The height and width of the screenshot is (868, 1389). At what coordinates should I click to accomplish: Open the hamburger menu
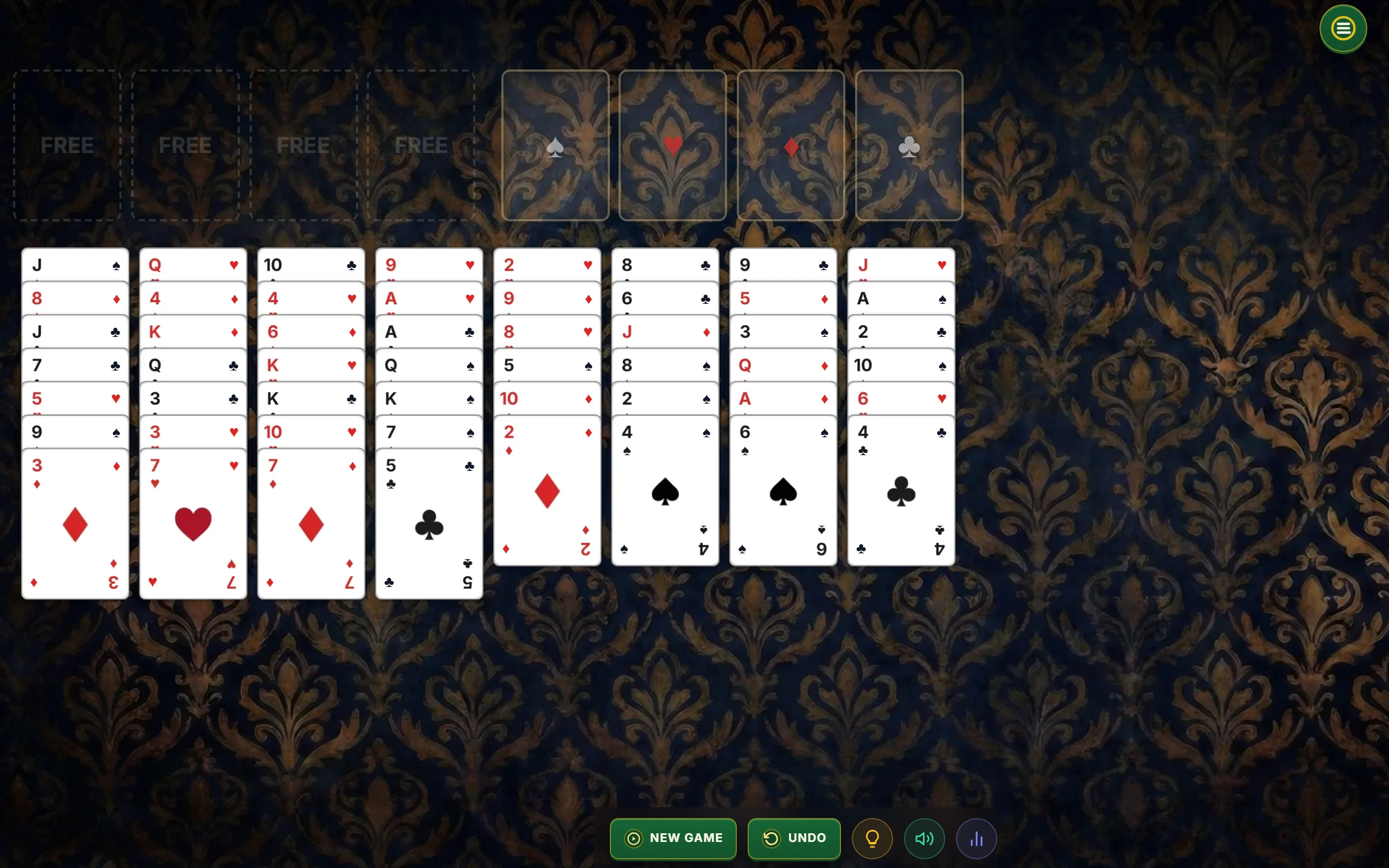[1342, 29]
